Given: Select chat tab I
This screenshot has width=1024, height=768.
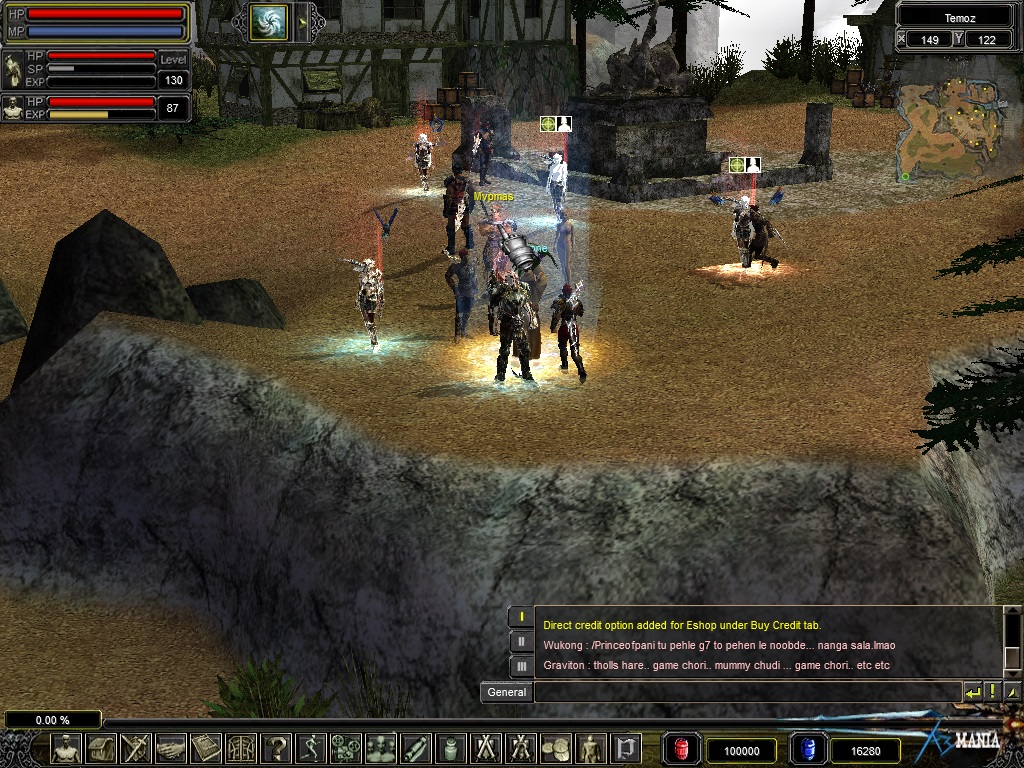Looking at the screenshot, I should pos(521,617).
